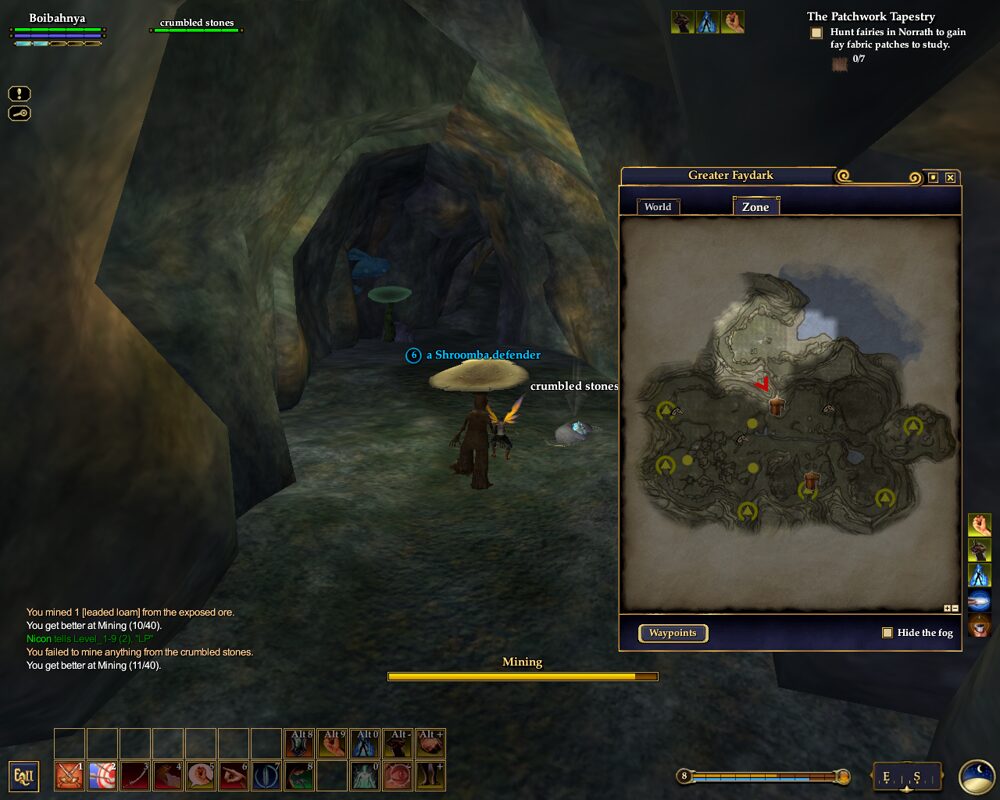Activate the crossed swords ability in slot 1
1000x800 pixels.
(69, 776)
